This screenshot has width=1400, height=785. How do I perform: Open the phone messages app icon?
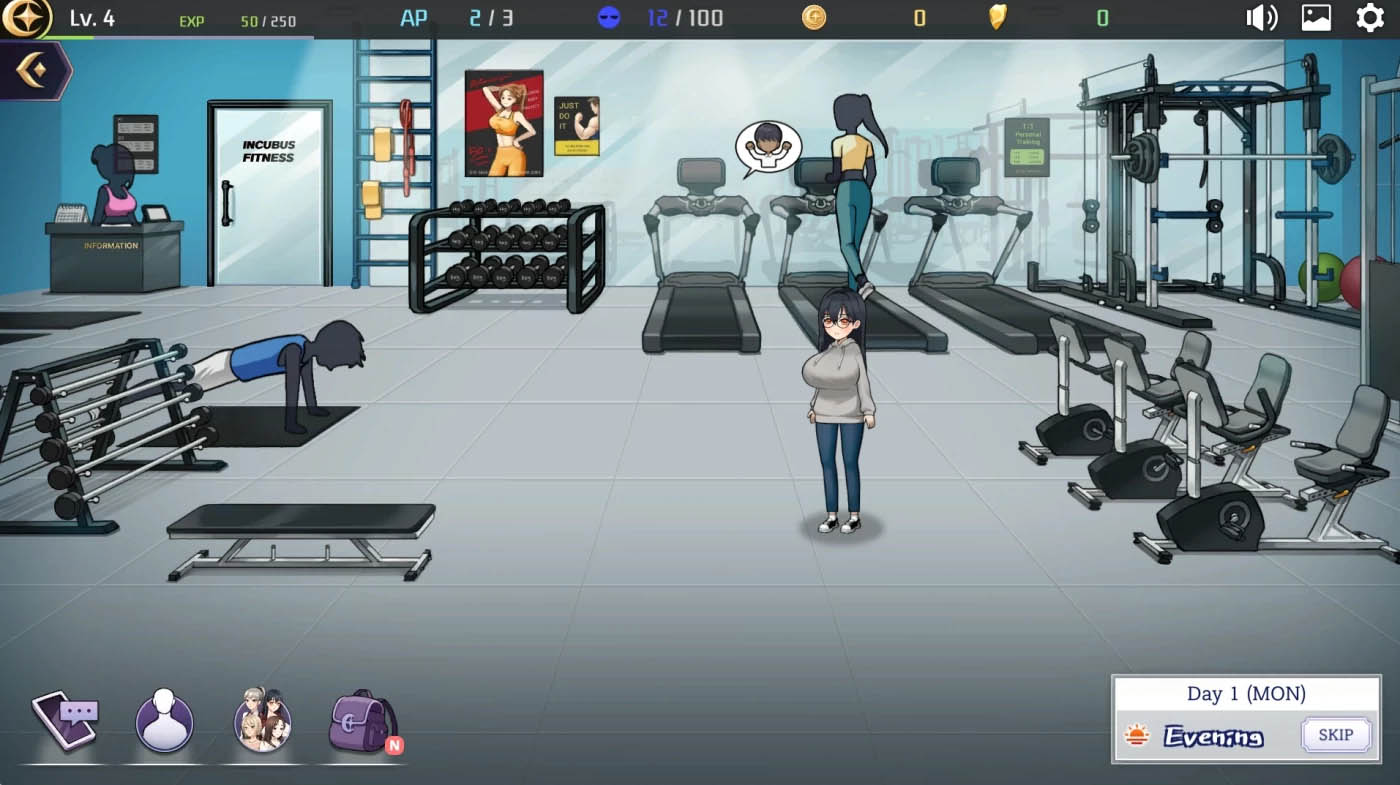click(x=64, y=718)
